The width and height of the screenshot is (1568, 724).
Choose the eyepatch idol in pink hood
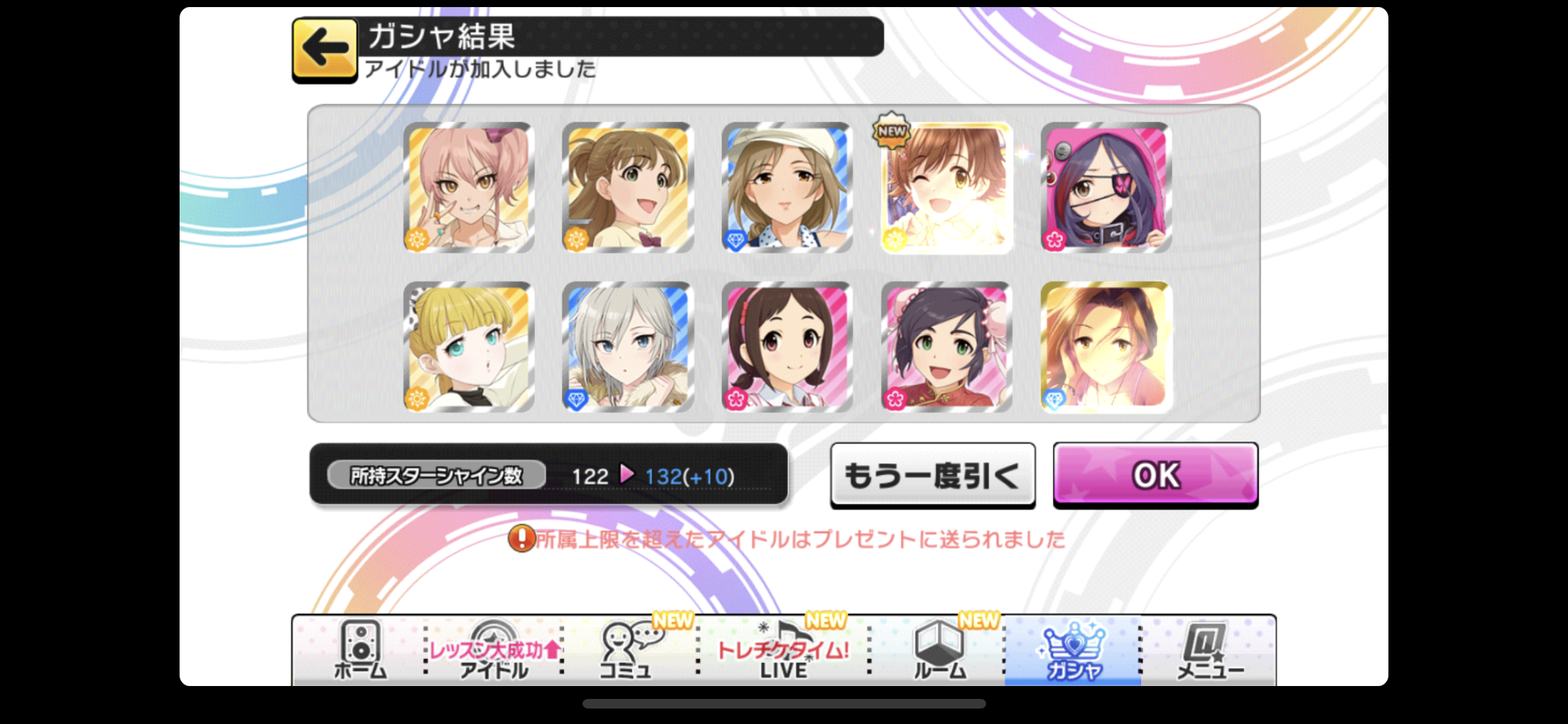click(x=1106, y=187)
